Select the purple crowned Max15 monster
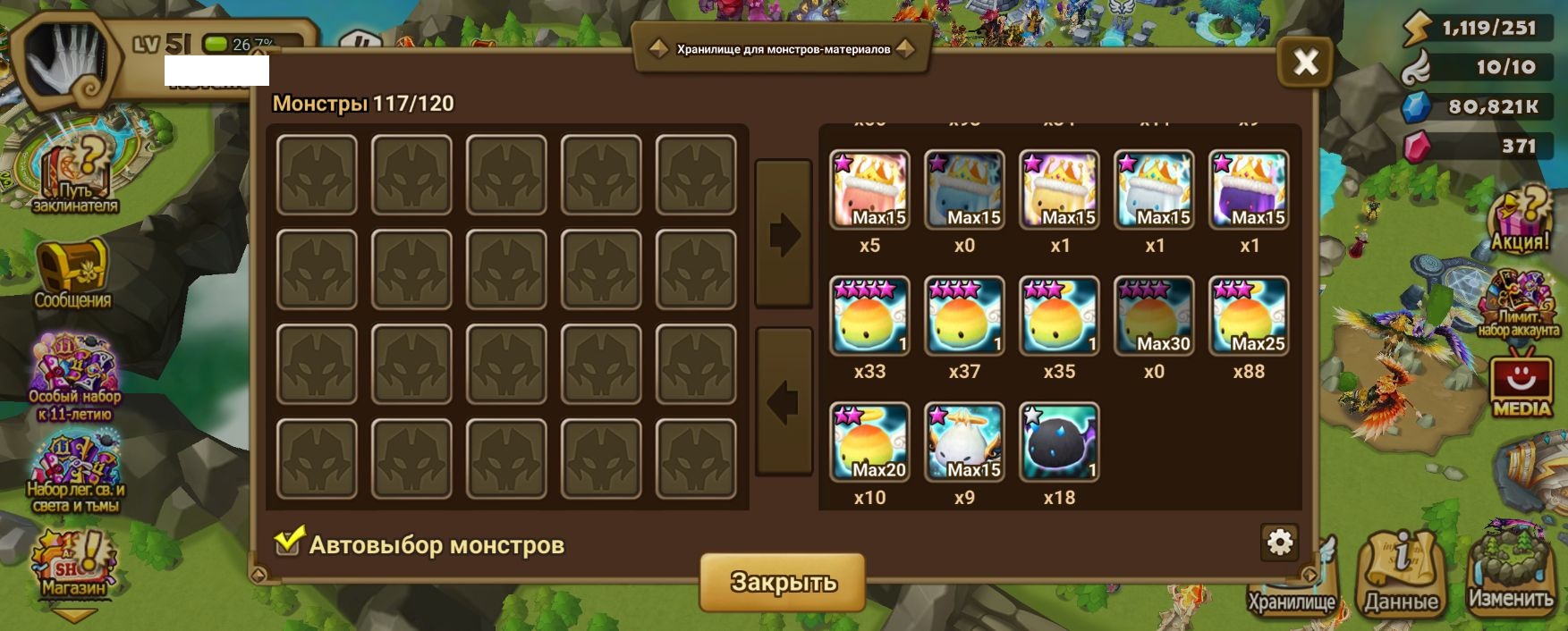The width and height of the screenshot is (1568, 631). (1249, 189)
